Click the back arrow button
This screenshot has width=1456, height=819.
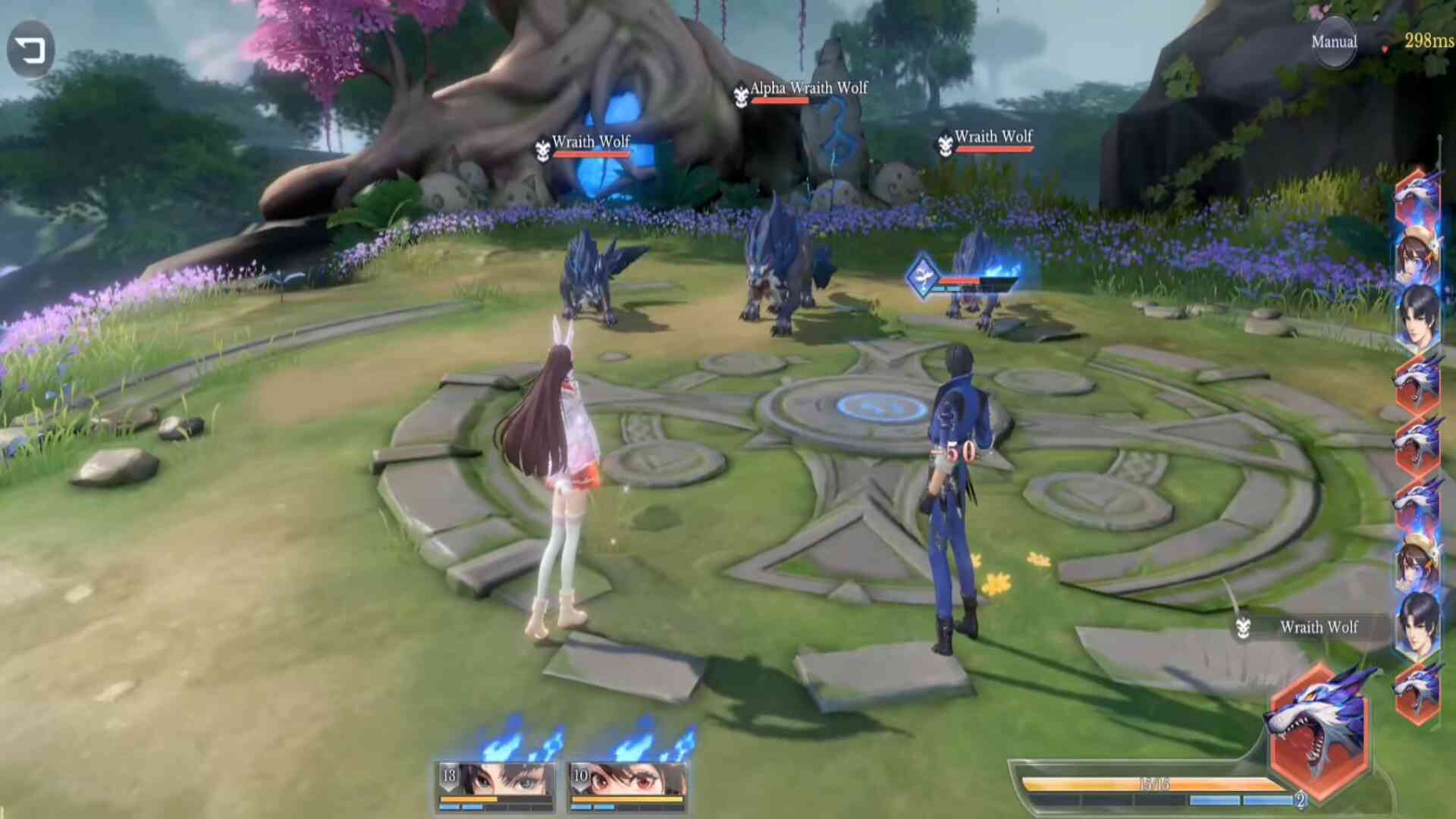31,50
